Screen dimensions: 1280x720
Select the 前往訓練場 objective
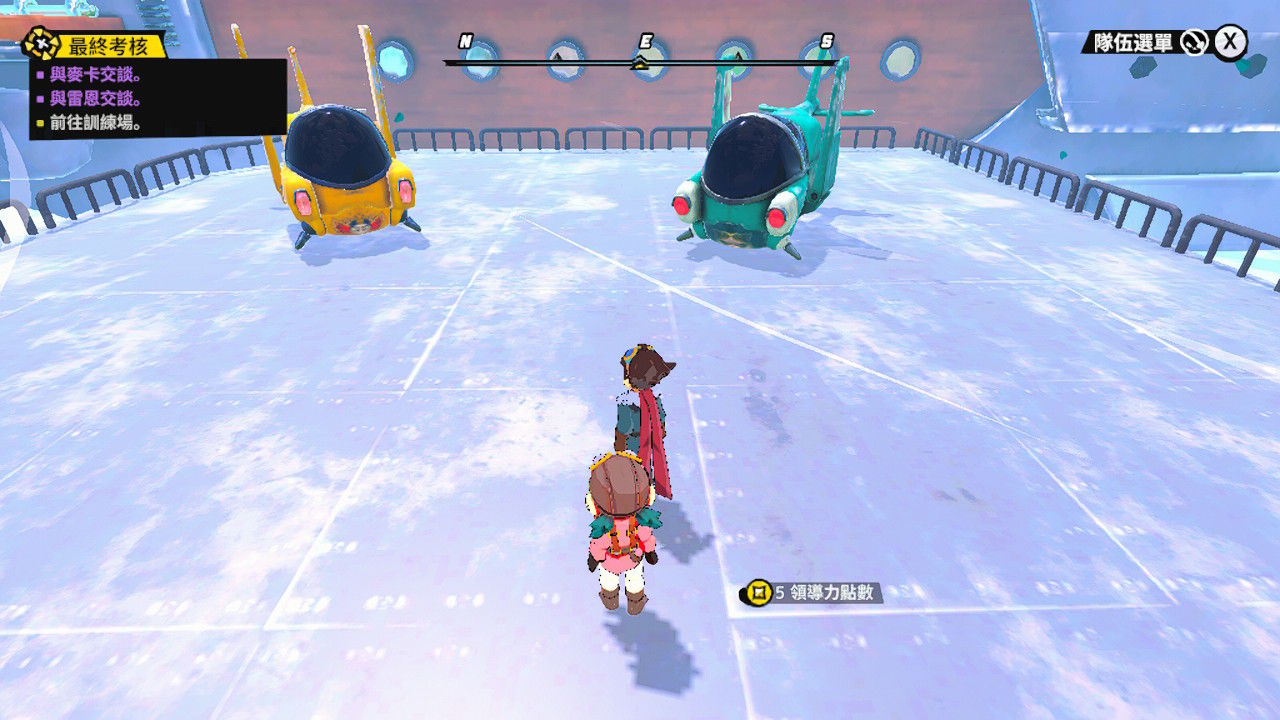[95, 124]
